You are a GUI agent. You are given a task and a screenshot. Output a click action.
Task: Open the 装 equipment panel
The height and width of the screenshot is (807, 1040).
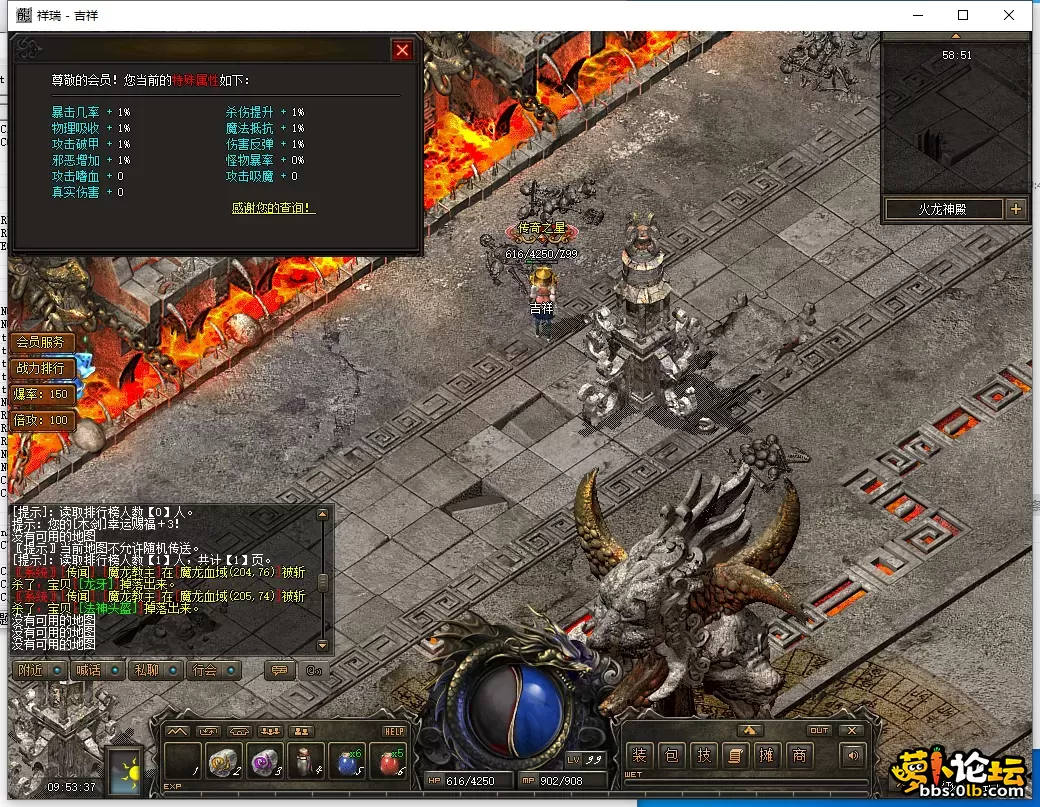[x=640, y=756]
